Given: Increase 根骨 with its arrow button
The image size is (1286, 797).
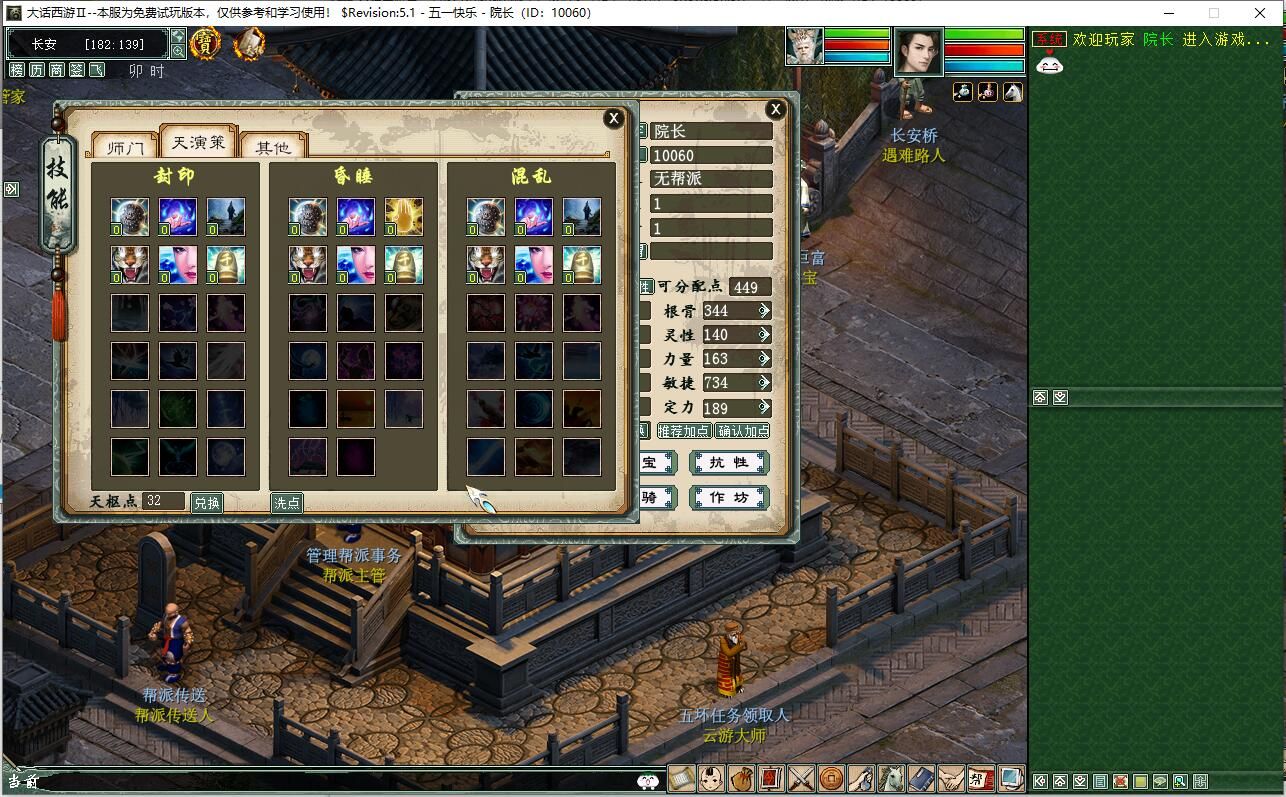Looking at the screenshot, I should 764,311.
